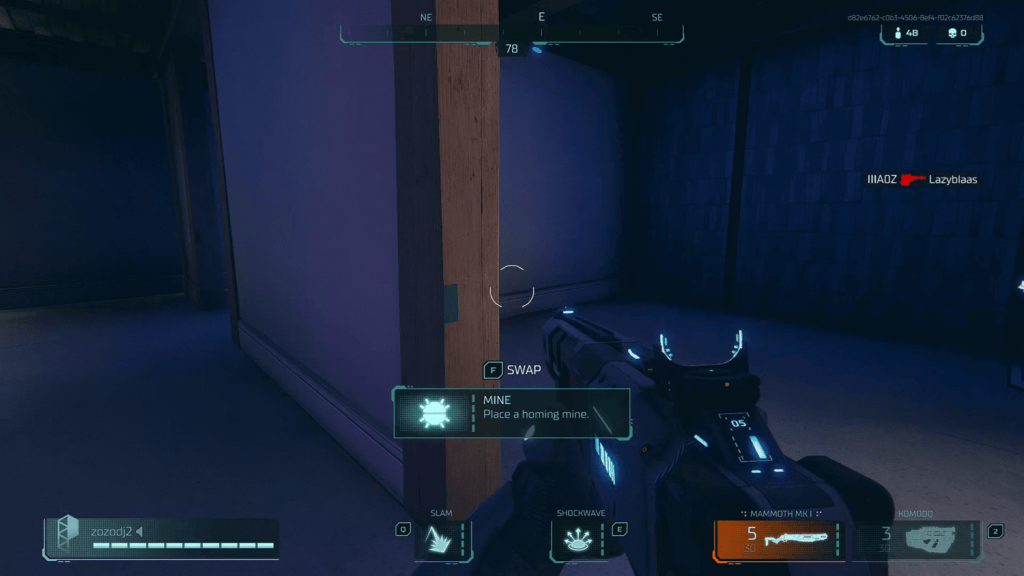Select the Mammoth MK1 weapon slot
Viewport: 1024px width, 576px height.
780,540
